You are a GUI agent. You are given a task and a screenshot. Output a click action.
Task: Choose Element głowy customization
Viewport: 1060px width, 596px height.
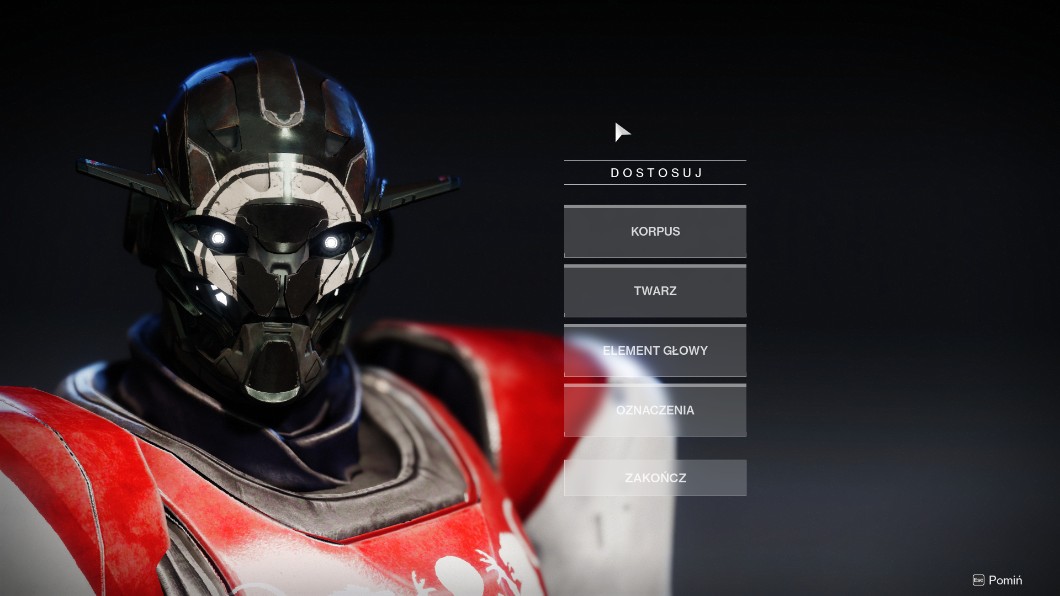(655, 351)
